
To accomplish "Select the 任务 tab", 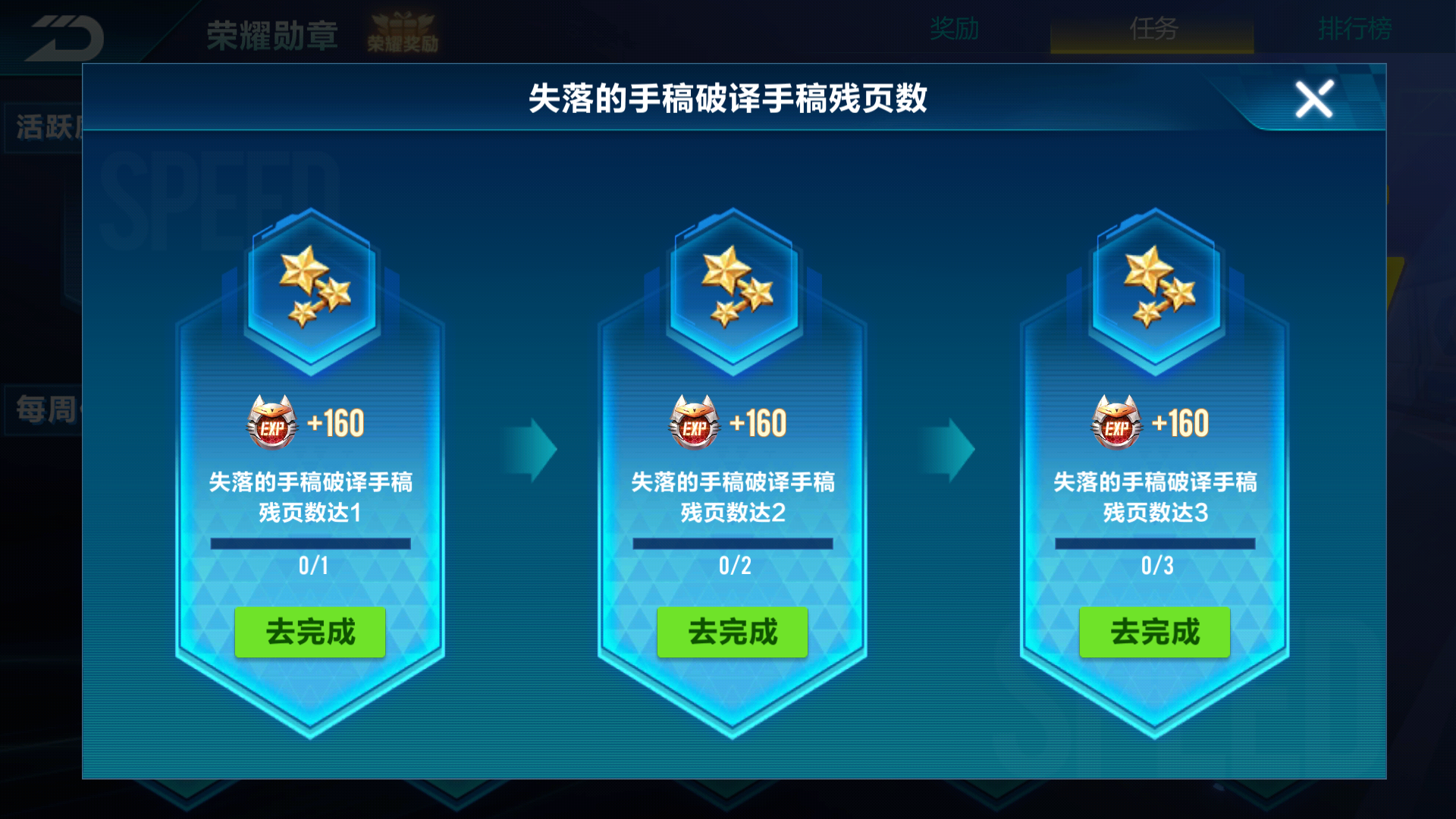I will click(1154, 29).
